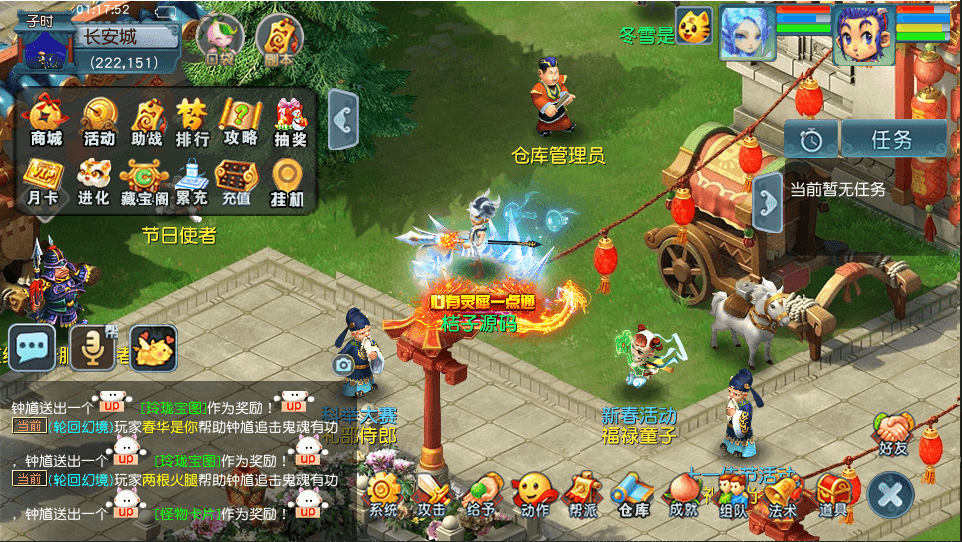Open the 系统 system settings
Viewport: 962px width, 542px height.
[383, 495]
